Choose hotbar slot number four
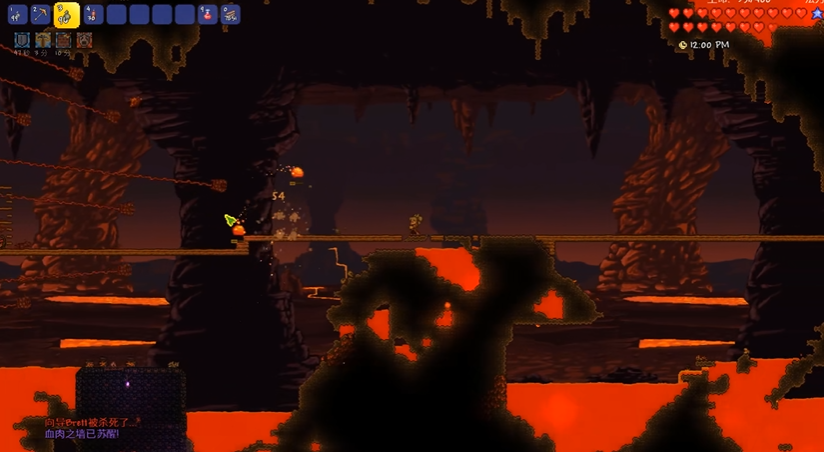Viewport: 824px width, 452px height. pos(93,14)
